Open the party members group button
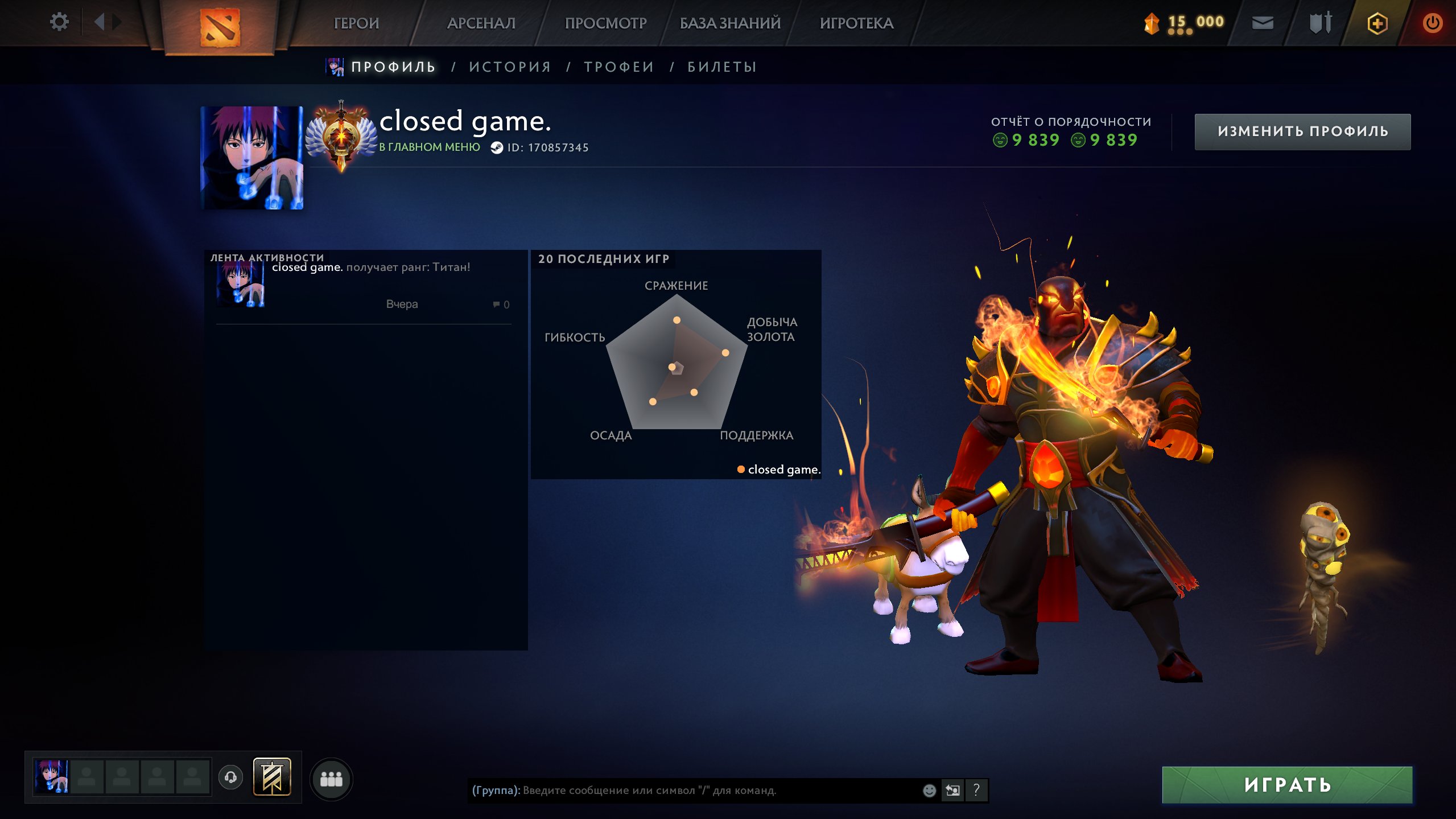1456x819 pixels. 331,779
